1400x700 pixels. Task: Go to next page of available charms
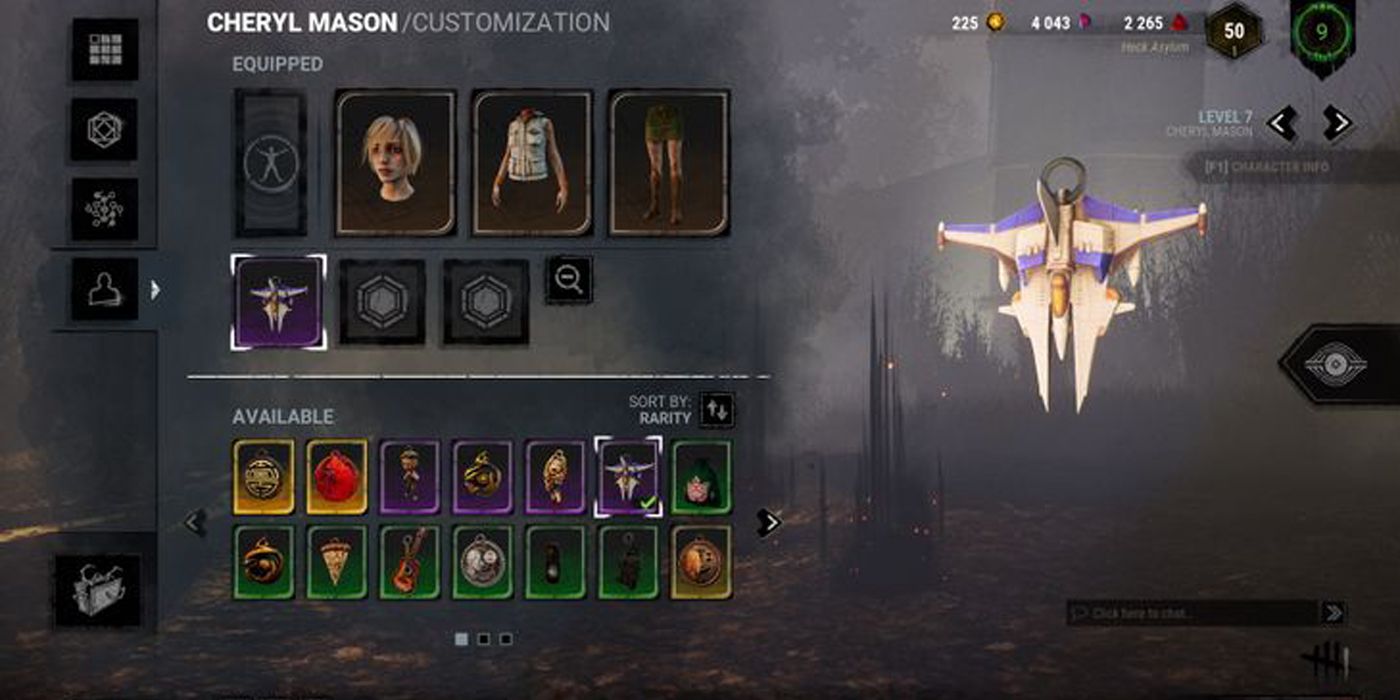coord(768,522)
